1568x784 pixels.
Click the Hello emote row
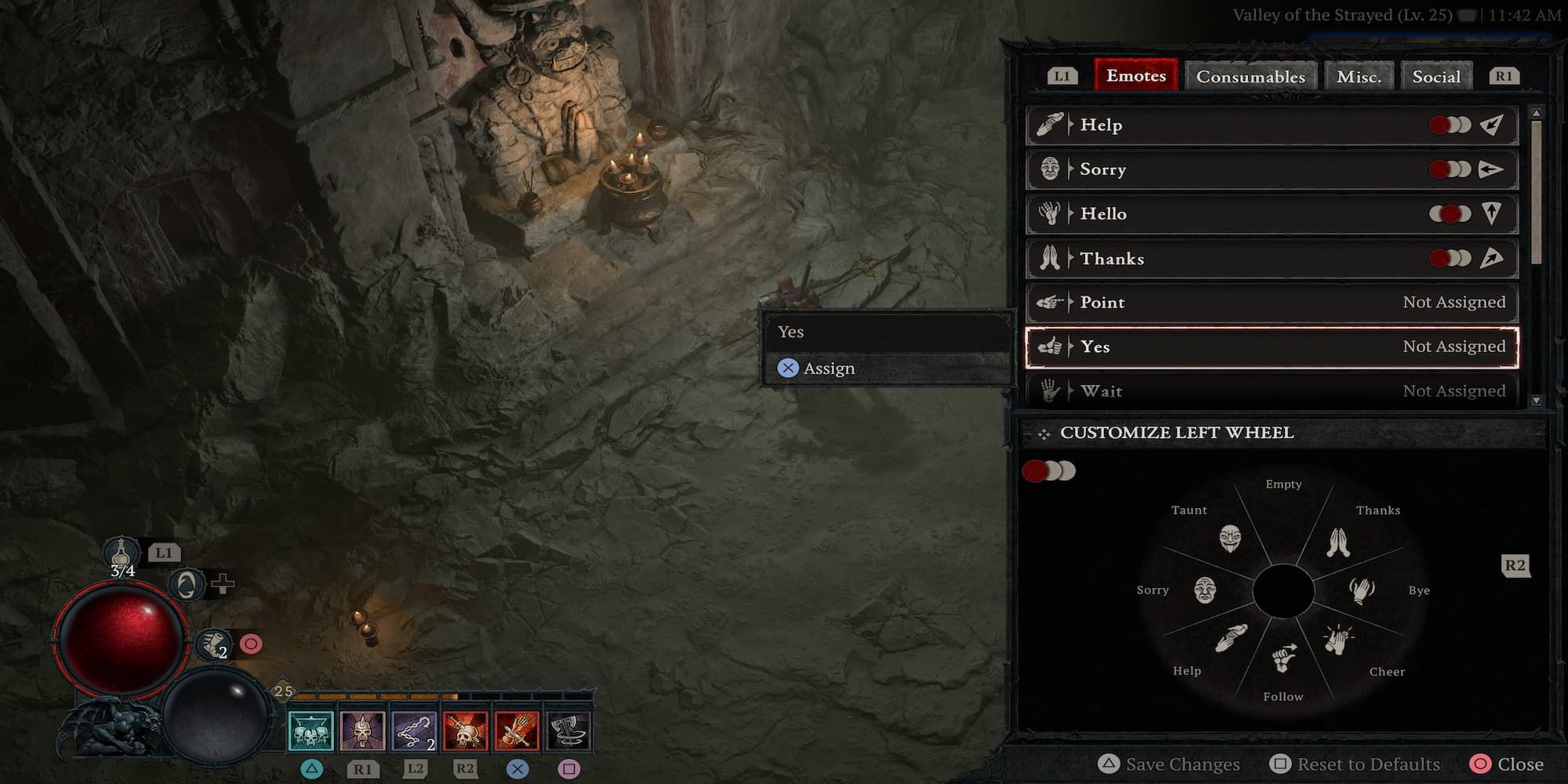tap(1272, 214)
